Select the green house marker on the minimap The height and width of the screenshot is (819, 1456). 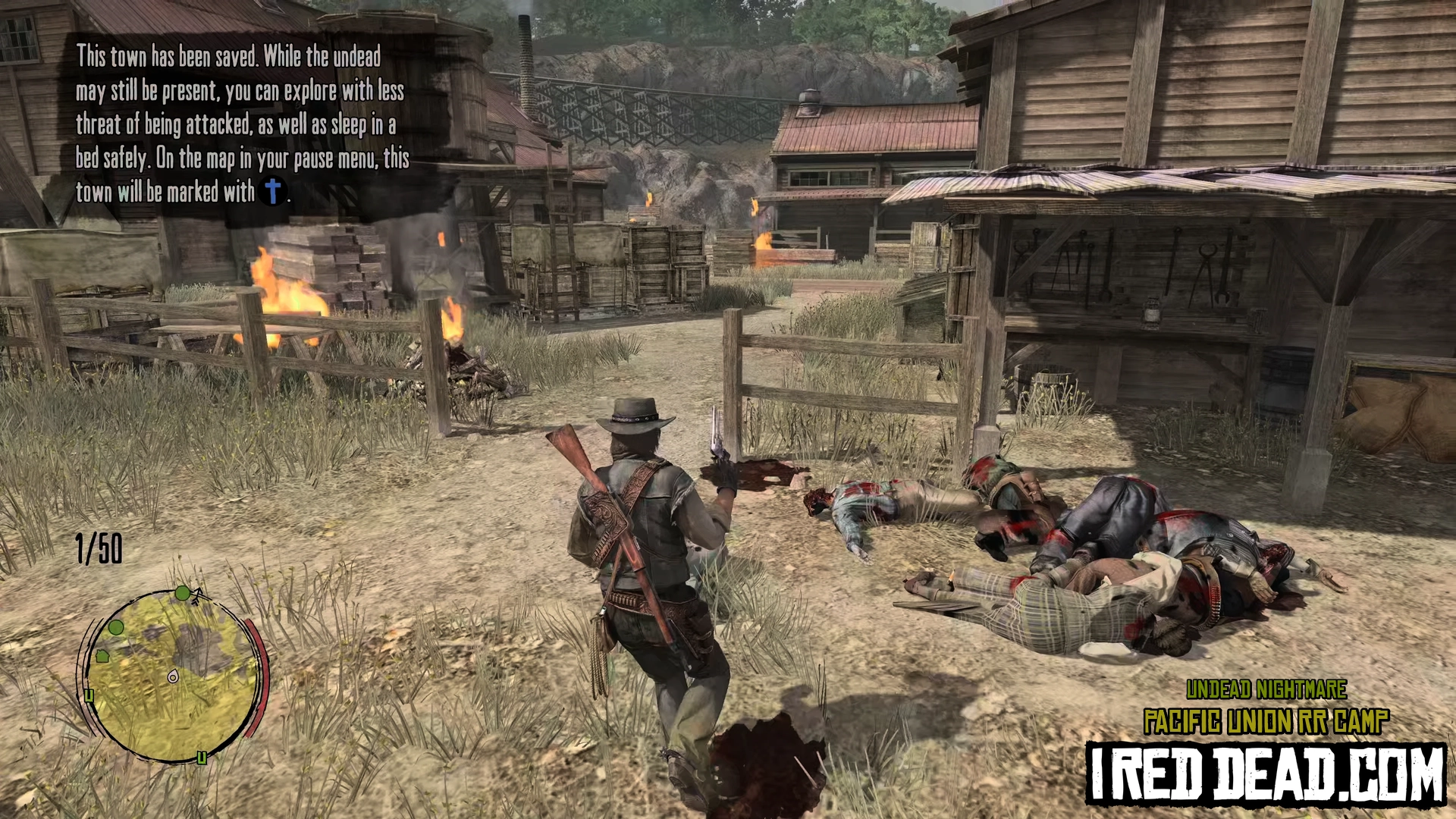pos(102,656)
